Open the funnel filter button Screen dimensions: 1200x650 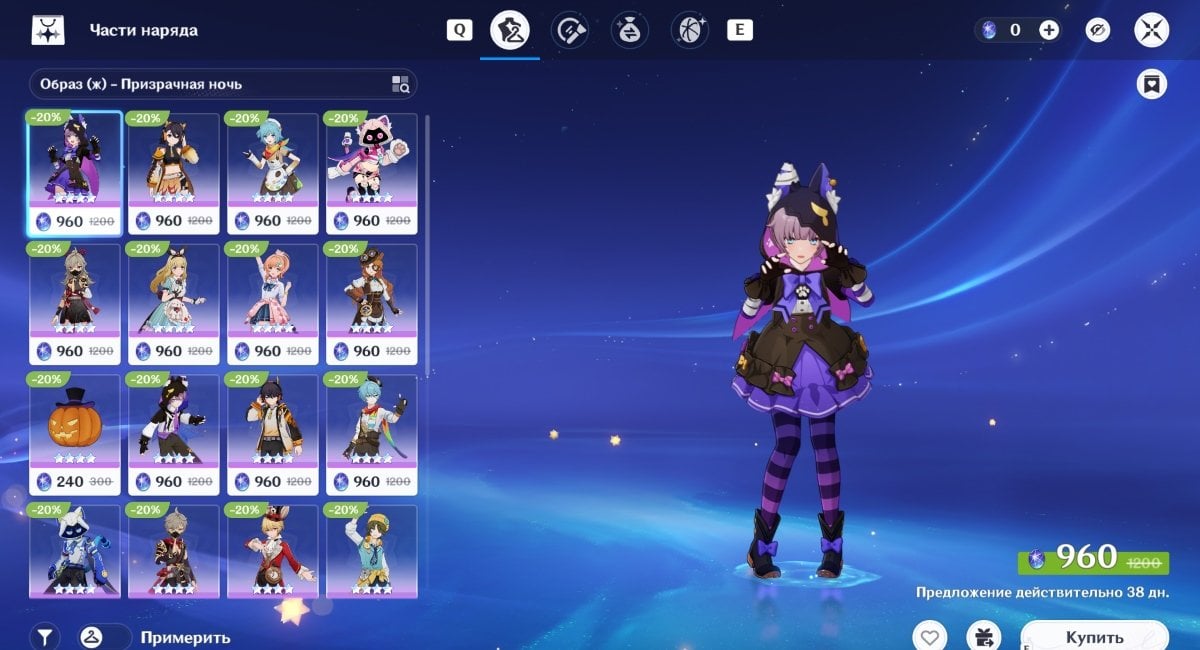[x=45, y=636]
